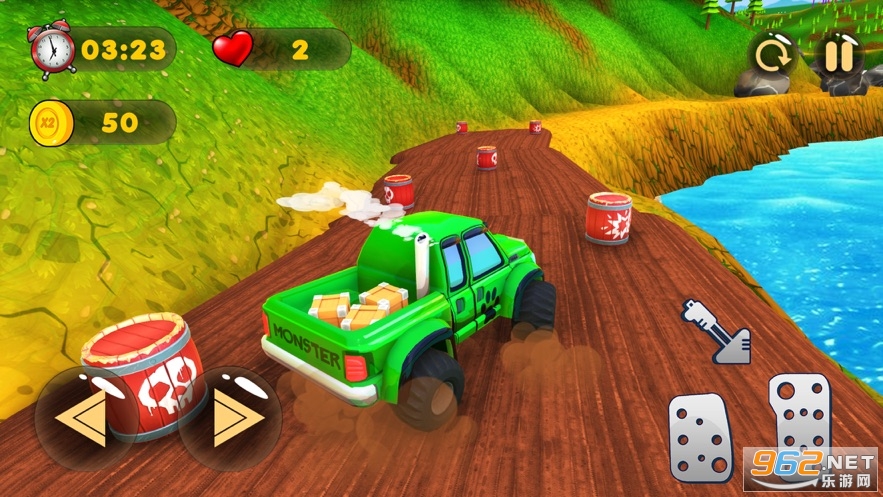Pause the game

[x=838, y=55]
